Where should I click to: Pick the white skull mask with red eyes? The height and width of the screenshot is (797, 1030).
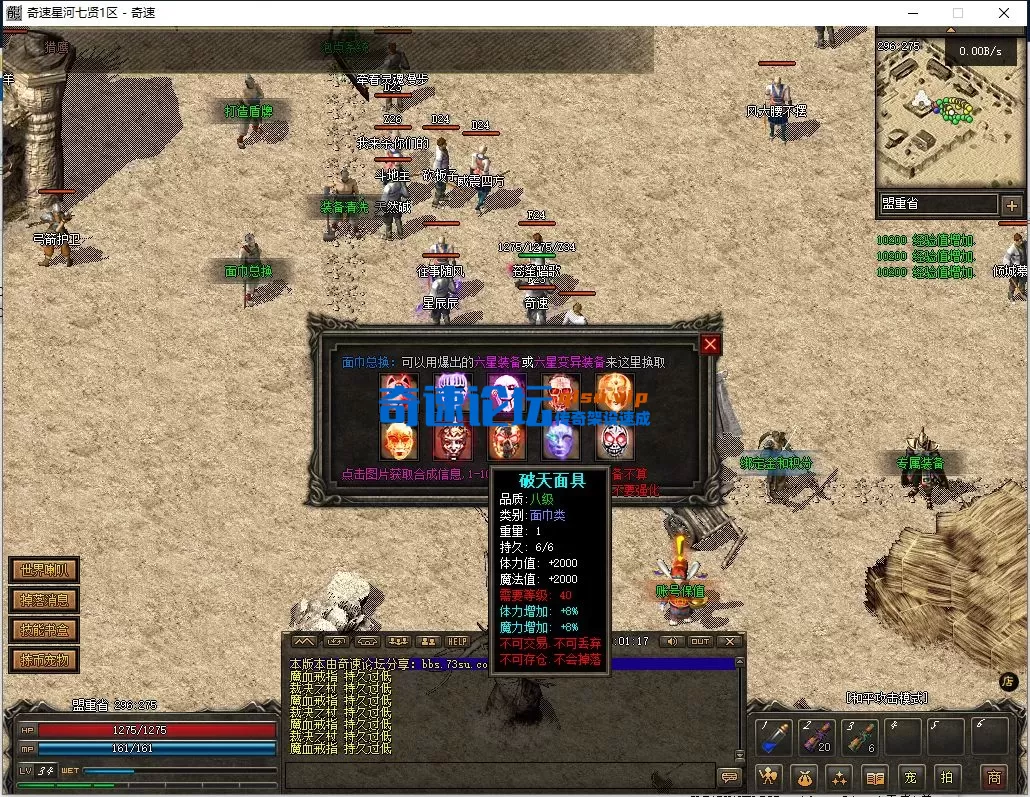pyautogui.click(x=615, y=441)
